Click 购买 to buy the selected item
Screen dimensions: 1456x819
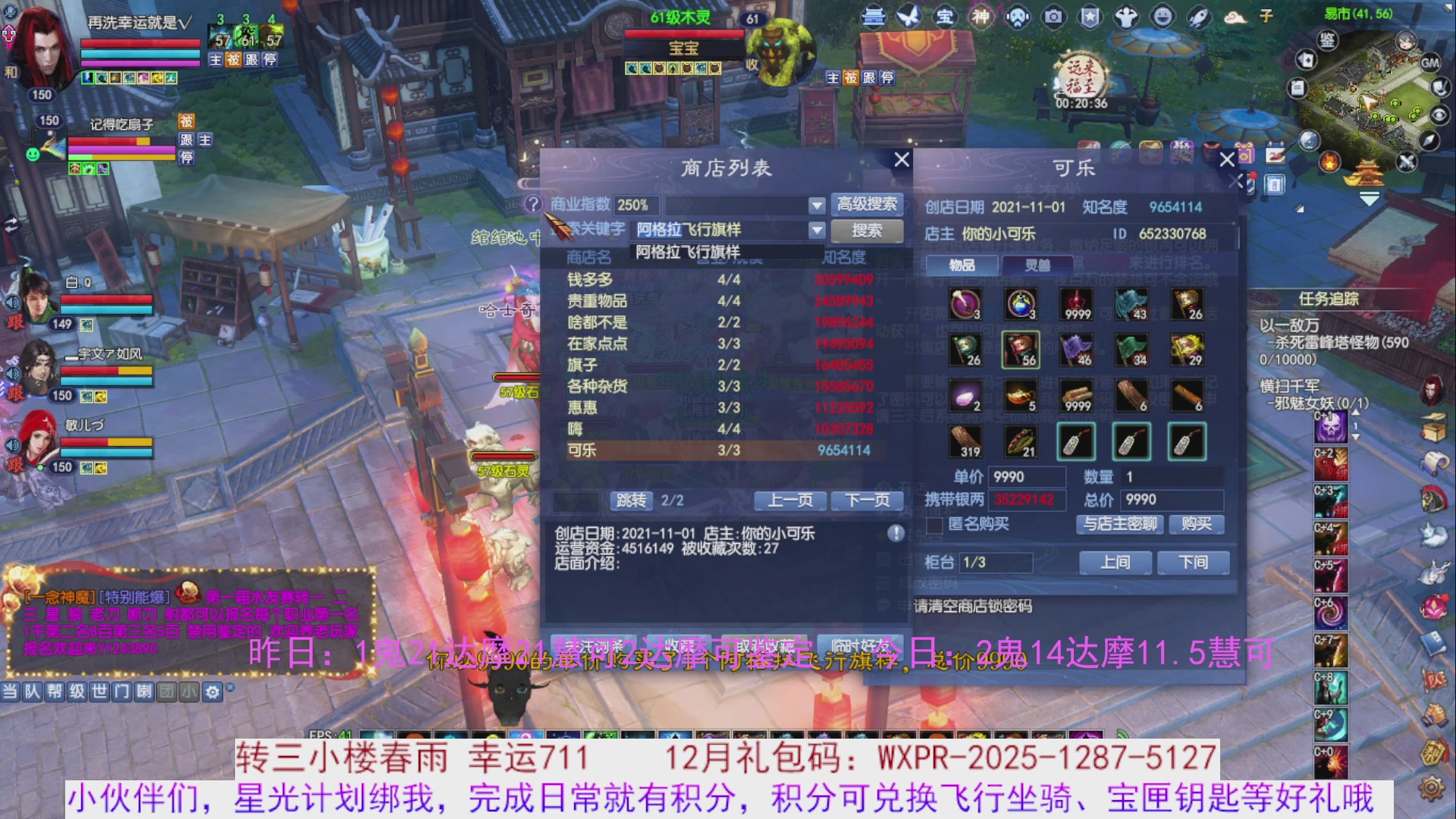click(x=1196, y=524)
